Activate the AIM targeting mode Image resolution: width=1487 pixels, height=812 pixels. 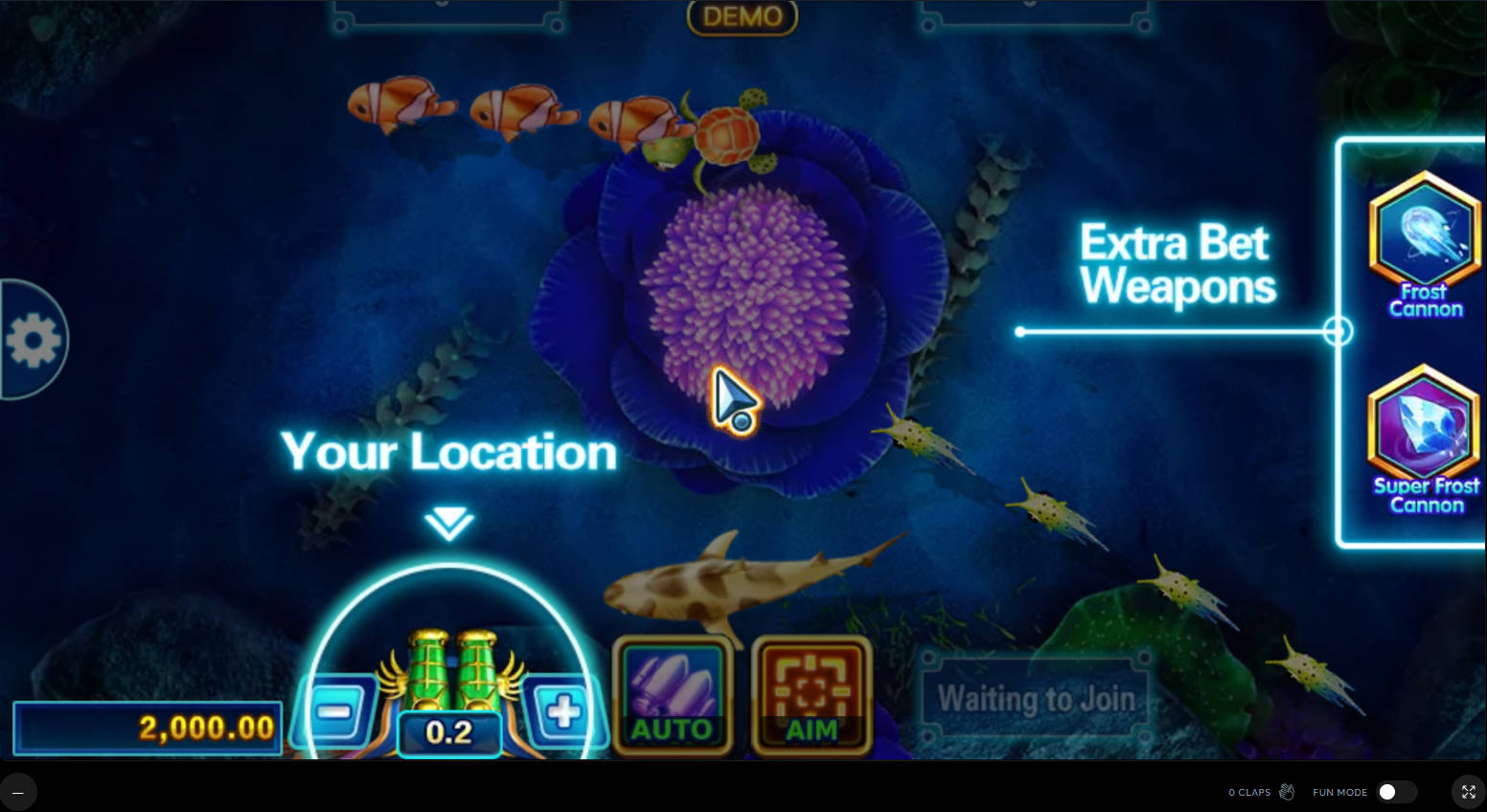click(x=811, y=694)
